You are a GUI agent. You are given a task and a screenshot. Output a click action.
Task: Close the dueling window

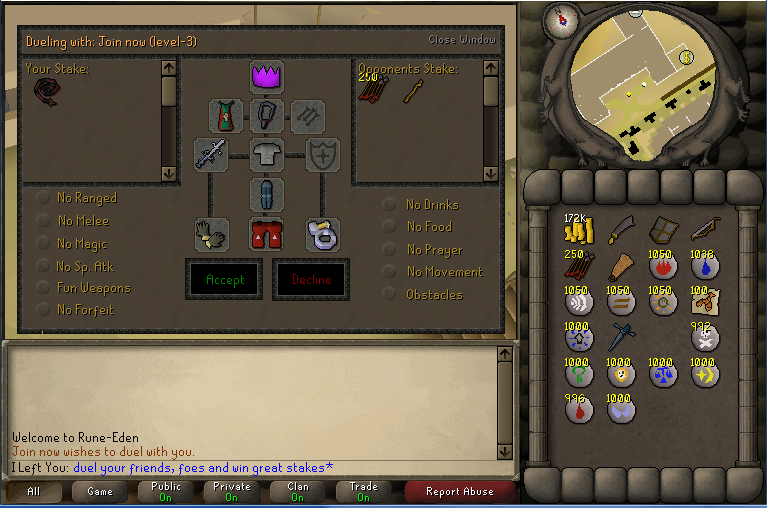[x=461, y=40]
